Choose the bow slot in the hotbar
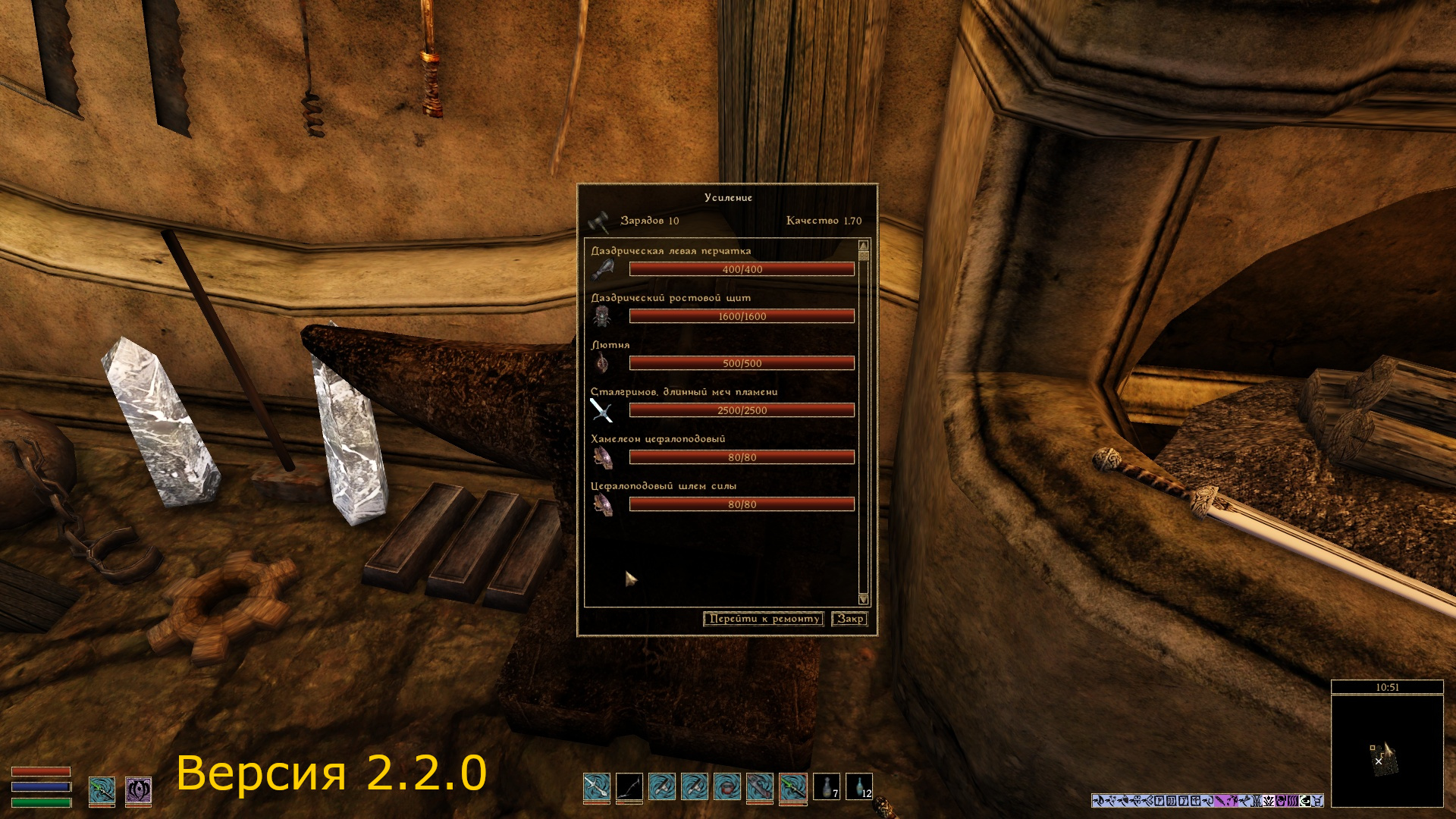Viewport: 1456px width, 819px height. (629, 787)
